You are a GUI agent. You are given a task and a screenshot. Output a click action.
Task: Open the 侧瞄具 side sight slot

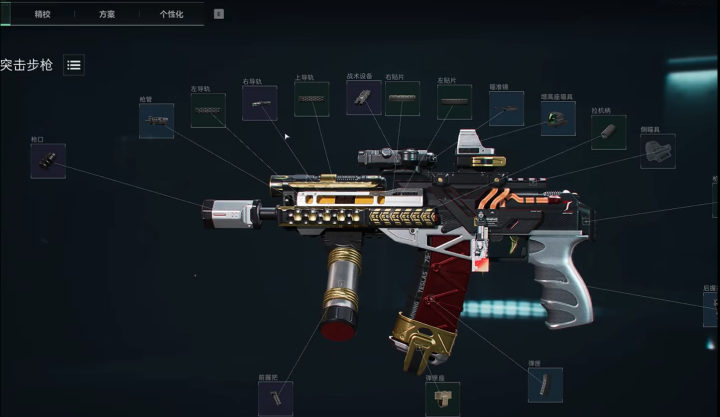pyautogui.click(x=657, y=151)
